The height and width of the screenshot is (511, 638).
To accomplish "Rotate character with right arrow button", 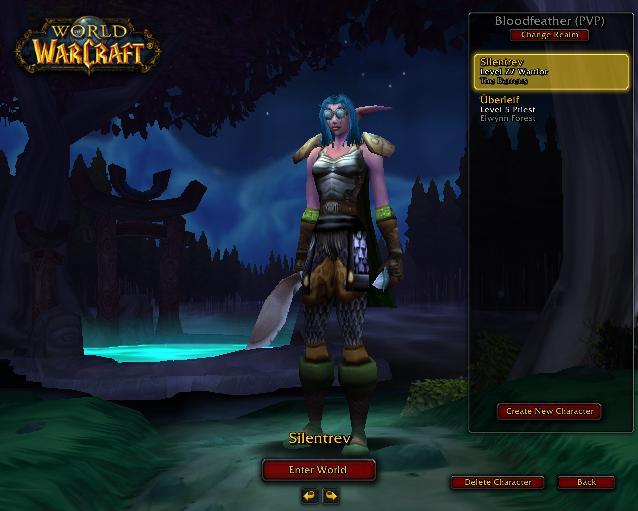I will coord(329,494).
